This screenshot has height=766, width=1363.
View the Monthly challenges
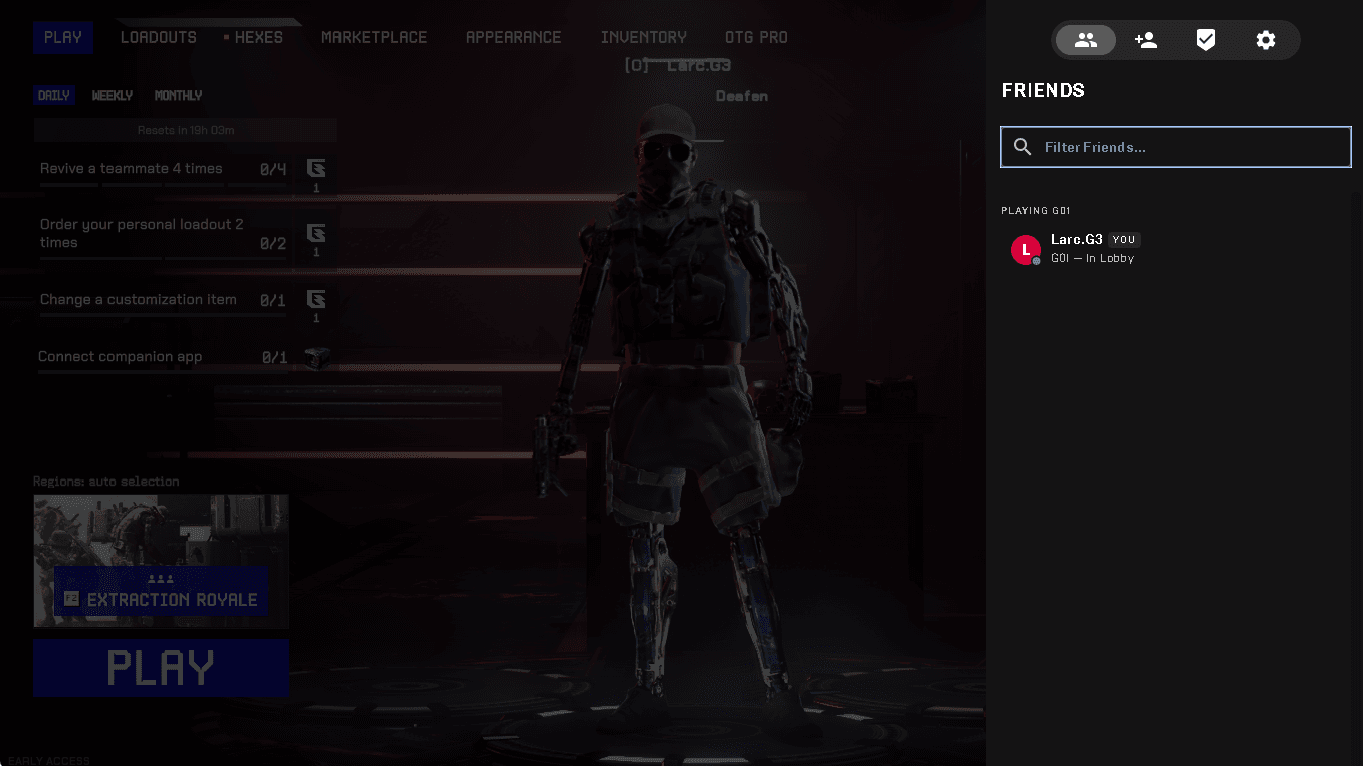(178, 96)
